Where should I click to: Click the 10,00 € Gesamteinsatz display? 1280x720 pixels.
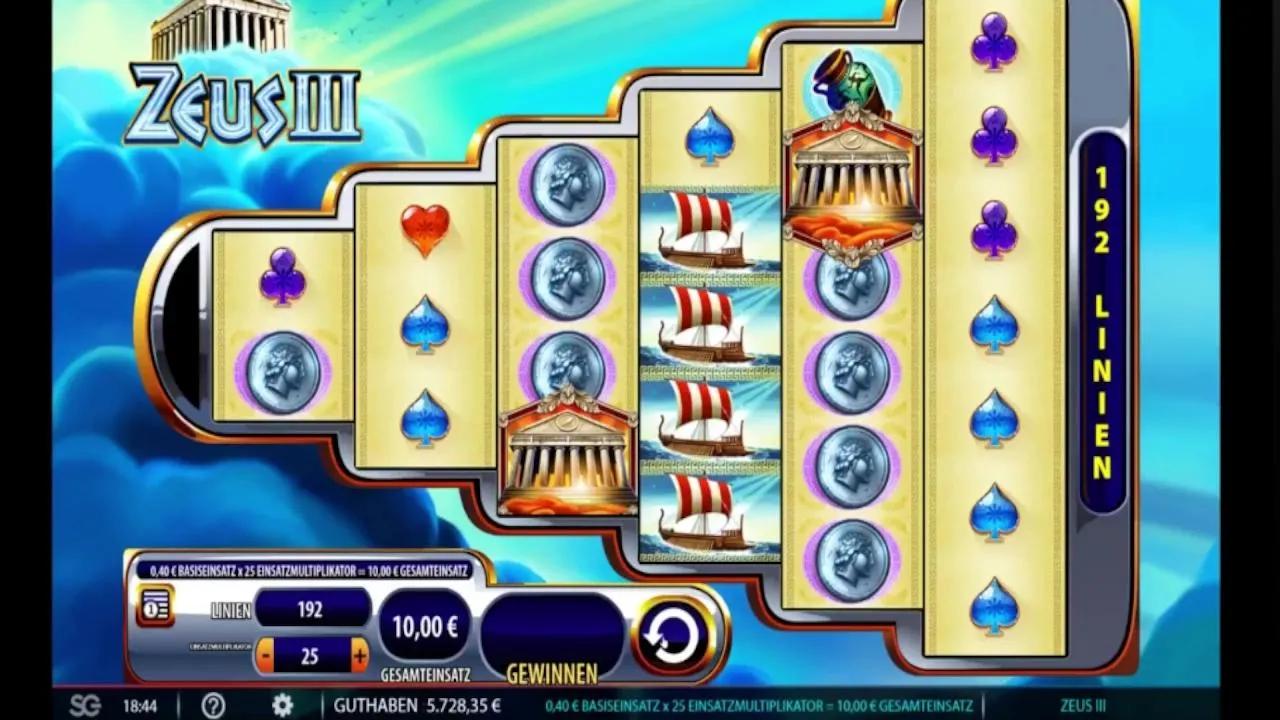425,627
